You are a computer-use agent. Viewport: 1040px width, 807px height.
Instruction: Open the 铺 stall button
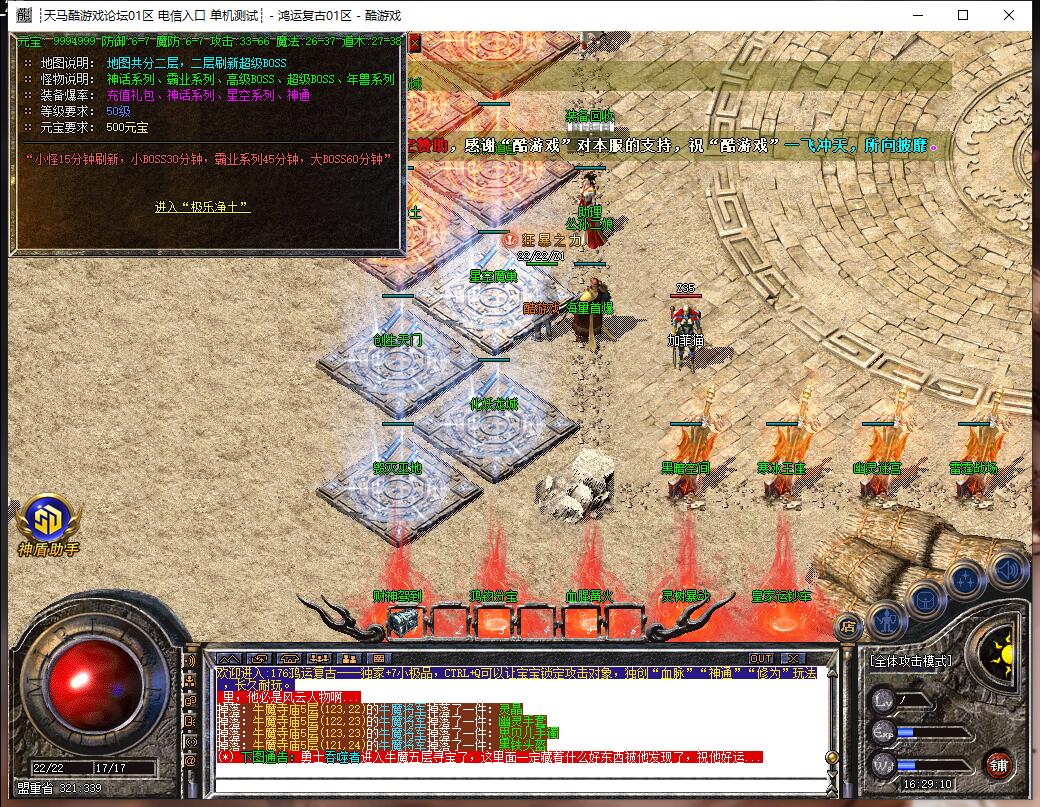(999, 765)
